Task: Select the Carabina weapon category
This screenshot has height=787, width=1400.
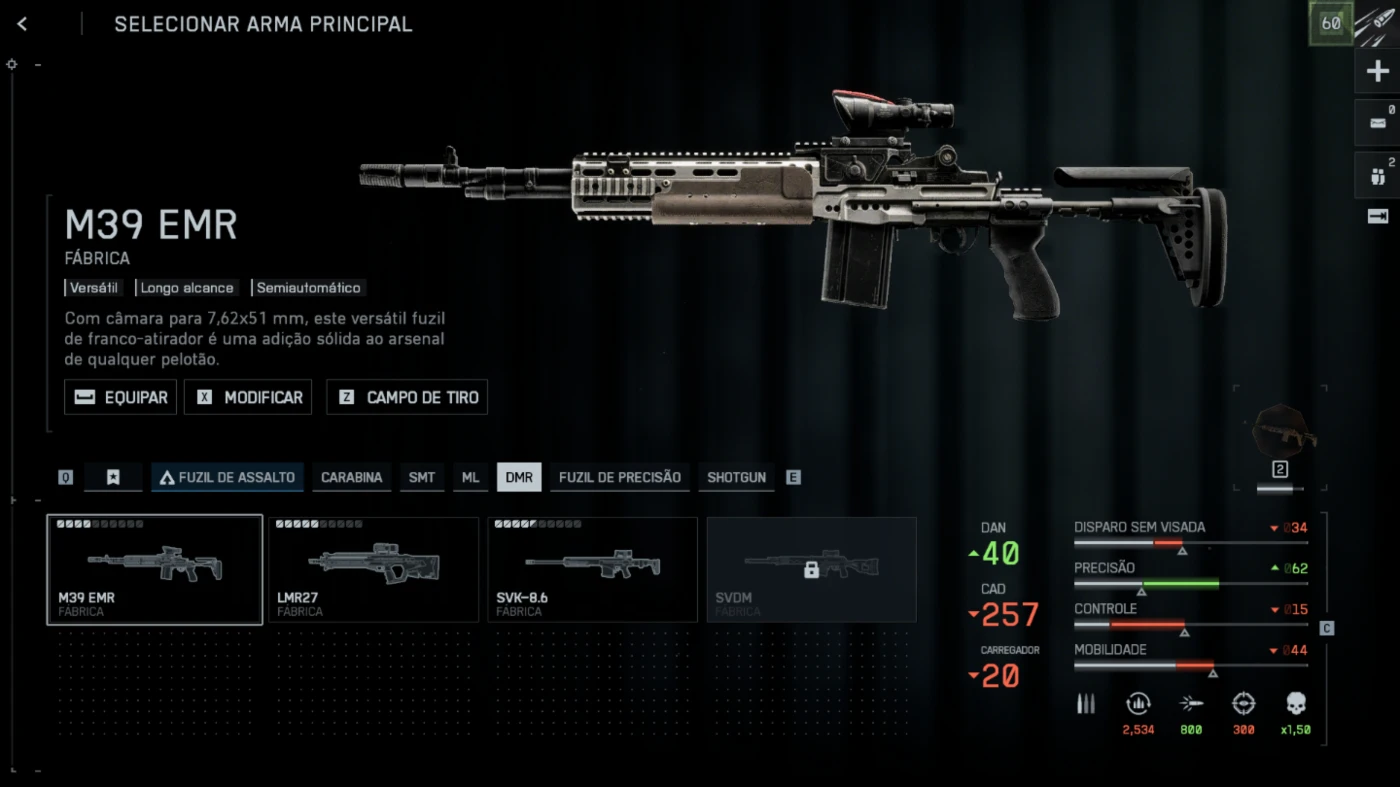Action: tap(351, 477)
